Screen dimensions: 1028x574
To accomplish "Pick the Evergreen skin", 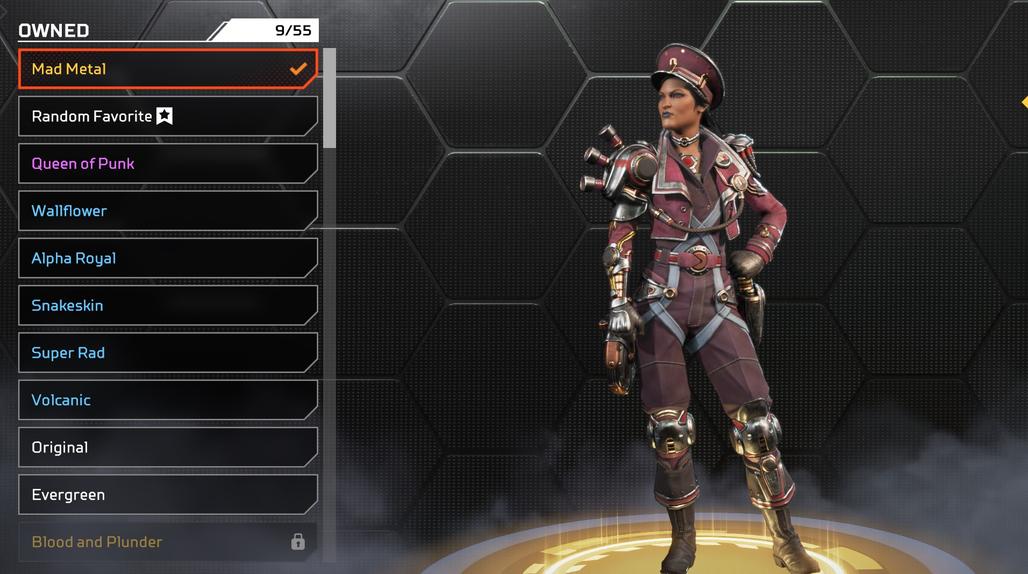I will click(167, 495).
